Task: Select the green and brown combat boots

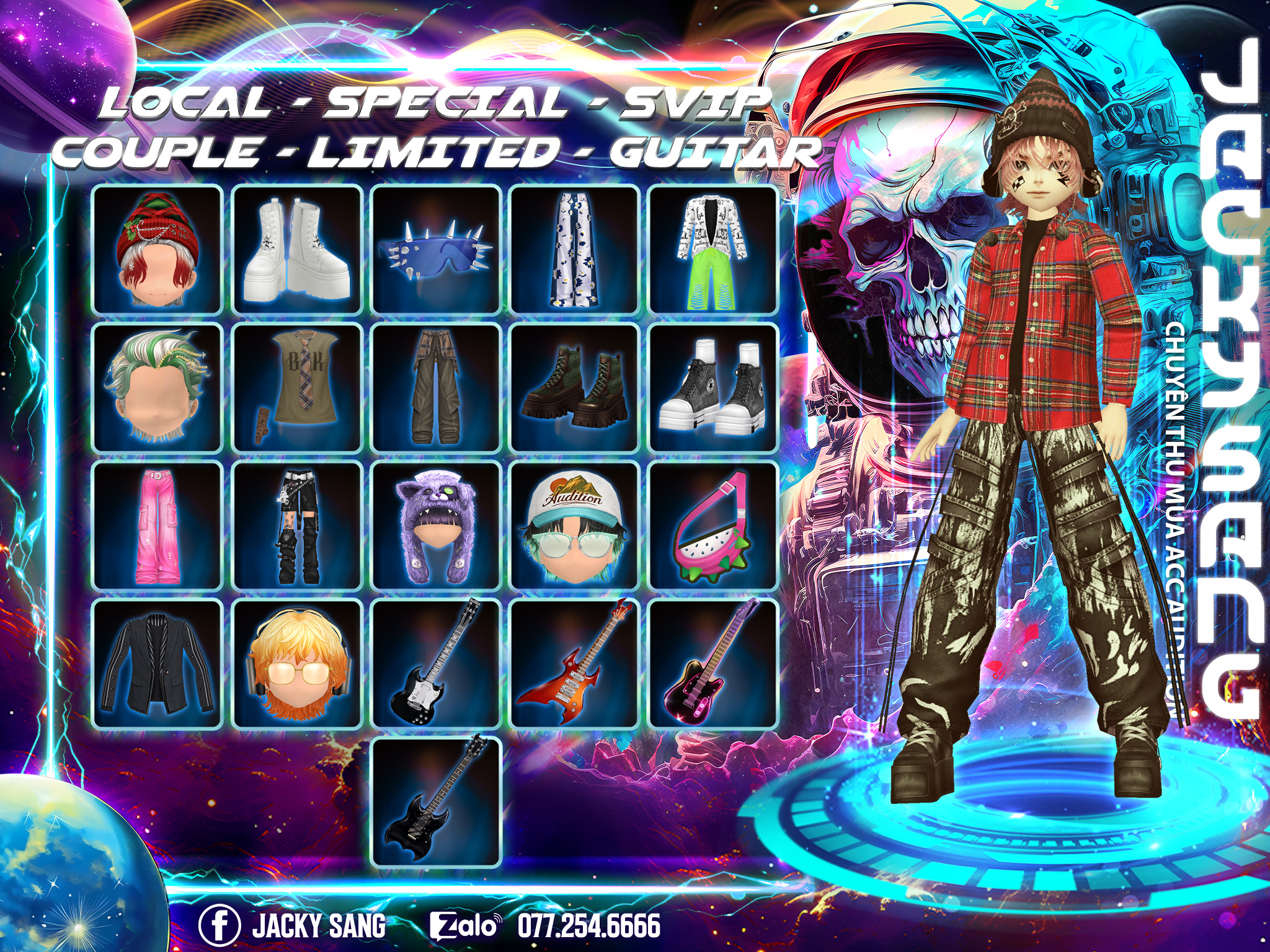Action: [x=574, y=387]
